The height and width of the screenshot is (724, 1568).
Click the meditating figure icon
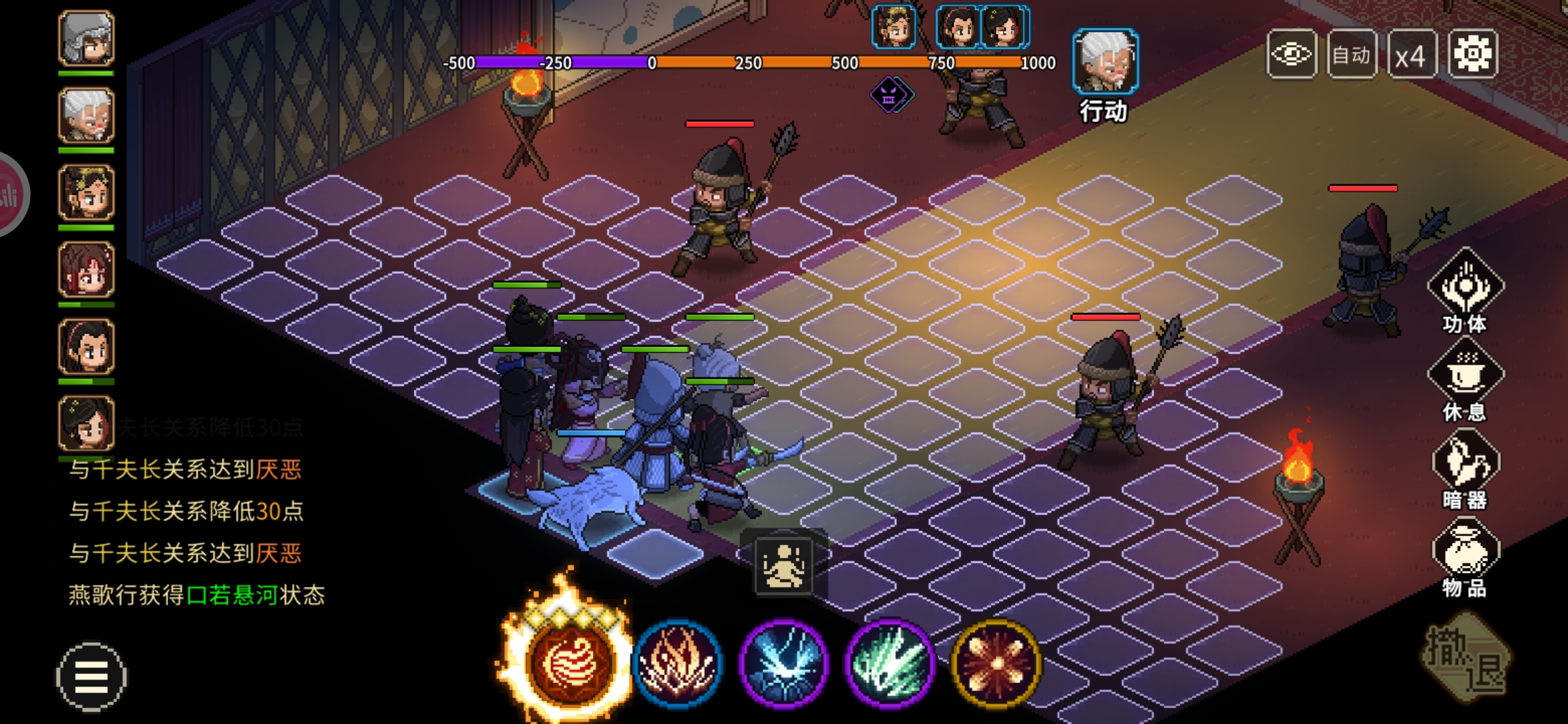pos(783,566)
